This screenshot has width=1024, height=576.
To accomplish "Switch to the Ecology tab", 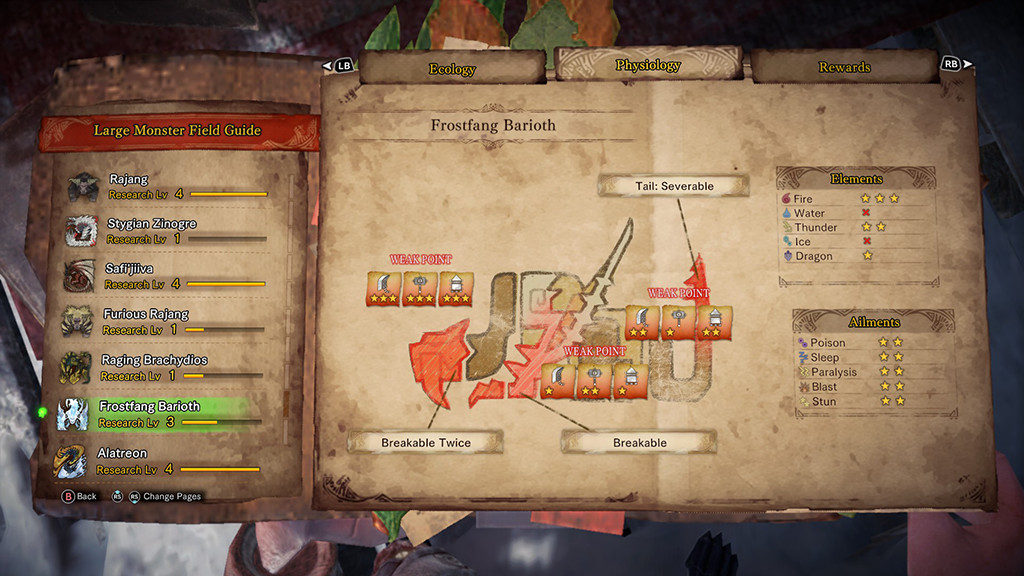I will (452, 68).
